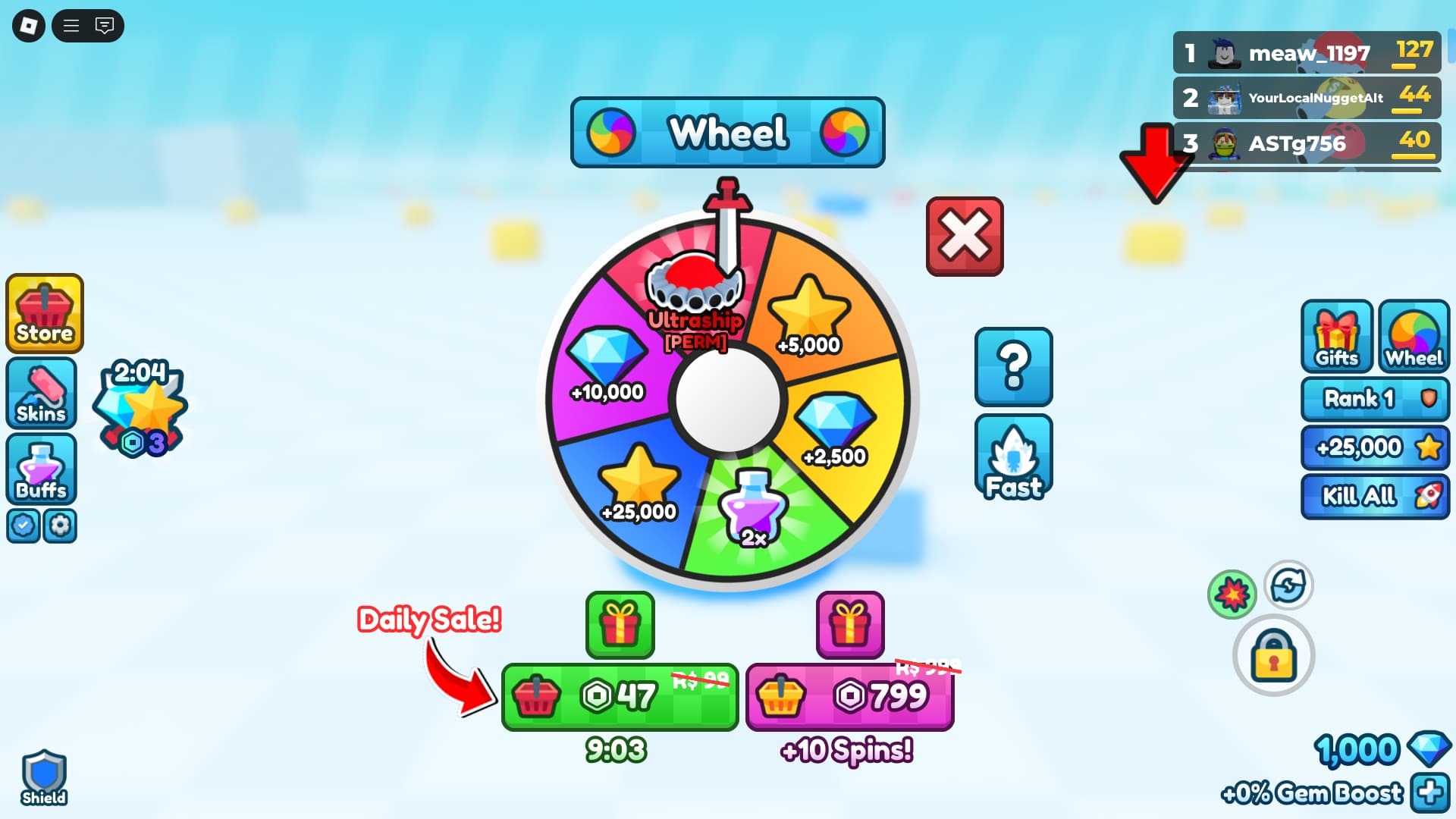Screen dimensions: 1456x819
Task: Open the chat bubble at top left
Action: (x=104, y=25)
